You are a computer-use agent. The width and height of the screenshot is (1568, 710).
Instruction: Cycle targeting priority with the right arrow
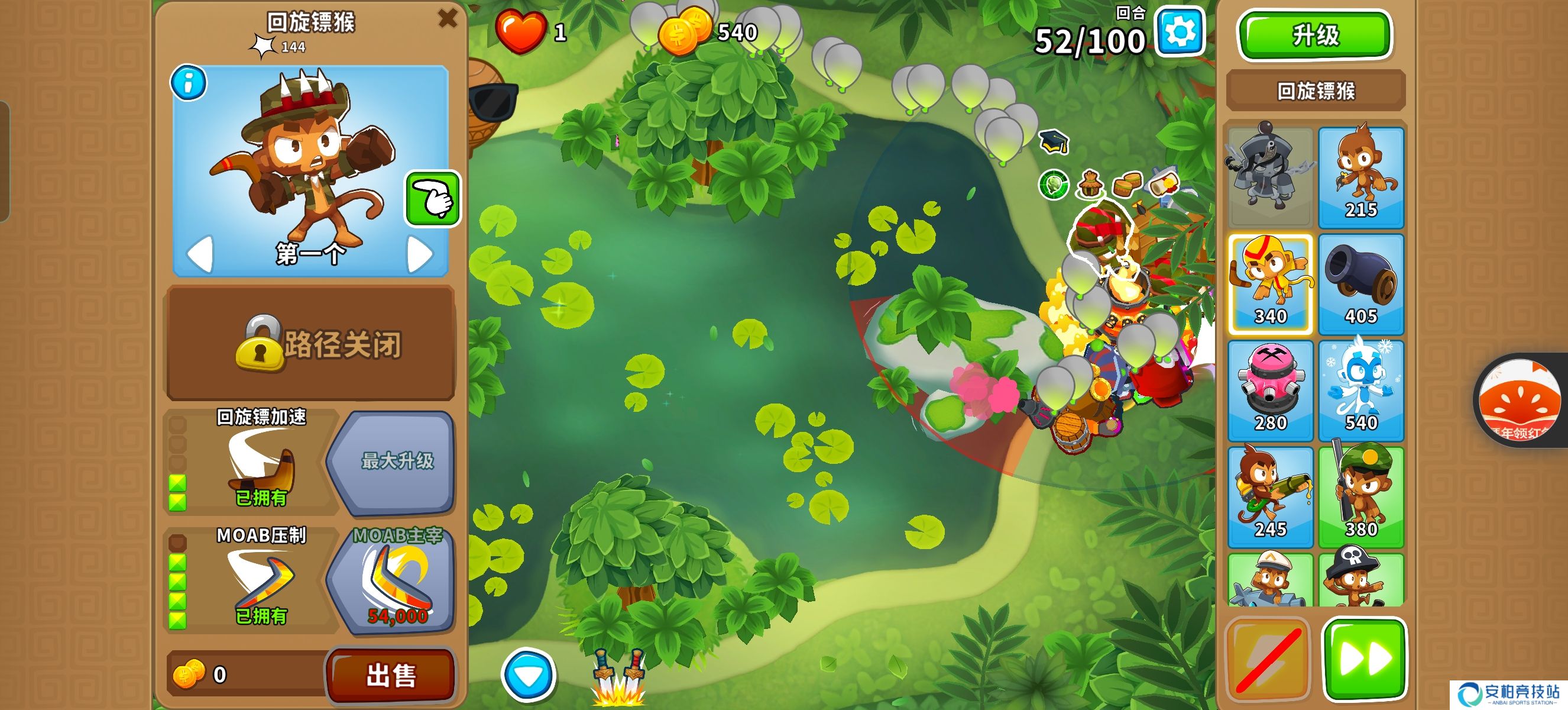coord(419,254)
